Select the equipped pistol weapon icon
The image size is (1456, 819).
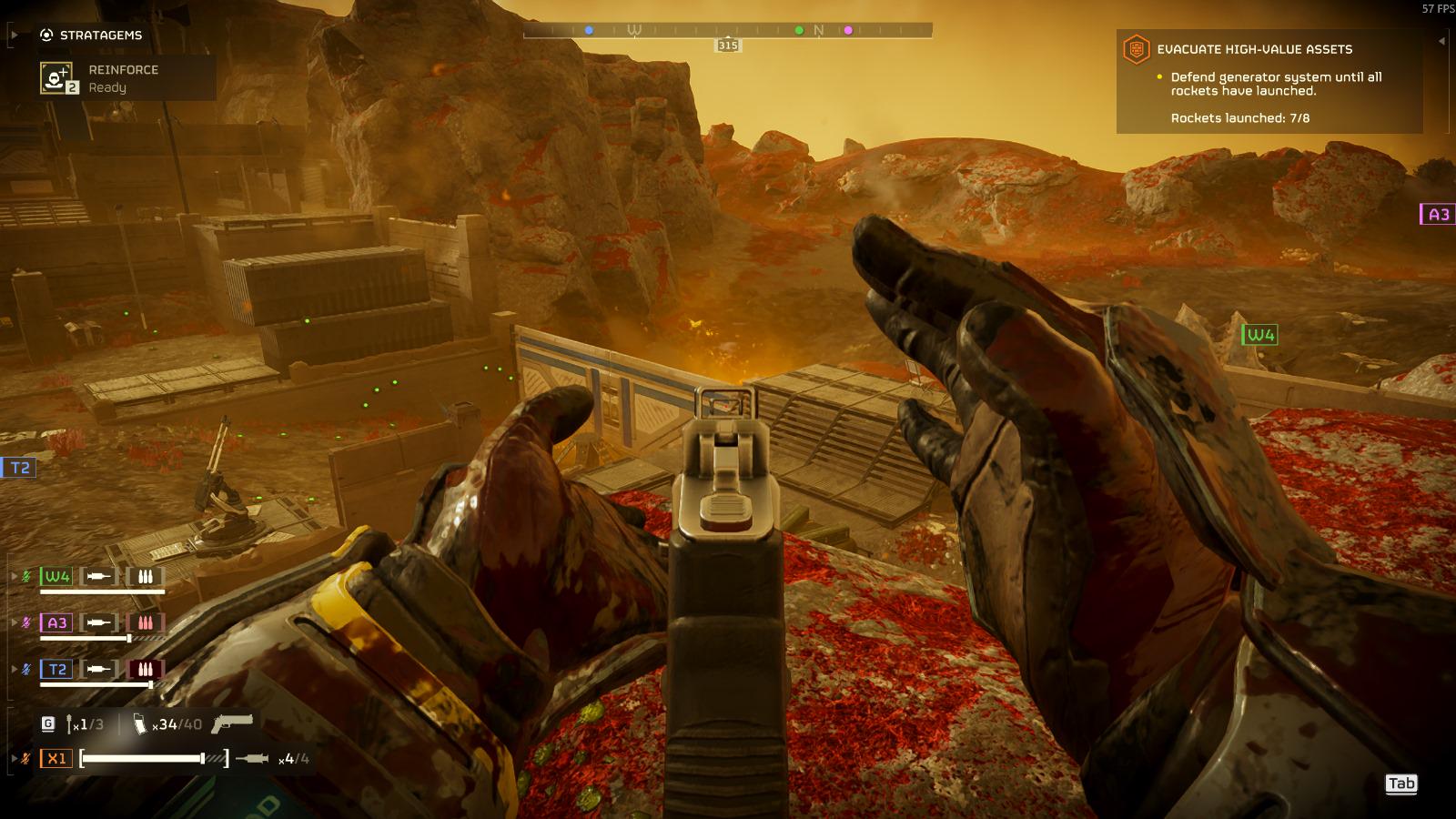(x=232, y=723)
